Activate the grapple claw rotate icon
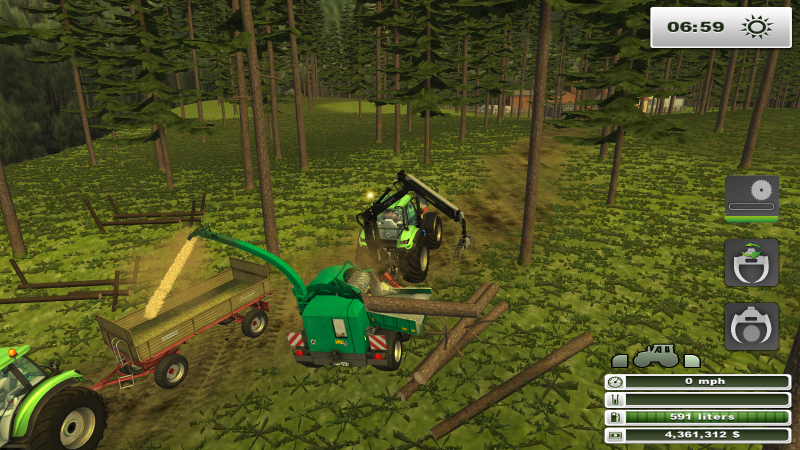The image size is (800, 450). tap(751, 262)
